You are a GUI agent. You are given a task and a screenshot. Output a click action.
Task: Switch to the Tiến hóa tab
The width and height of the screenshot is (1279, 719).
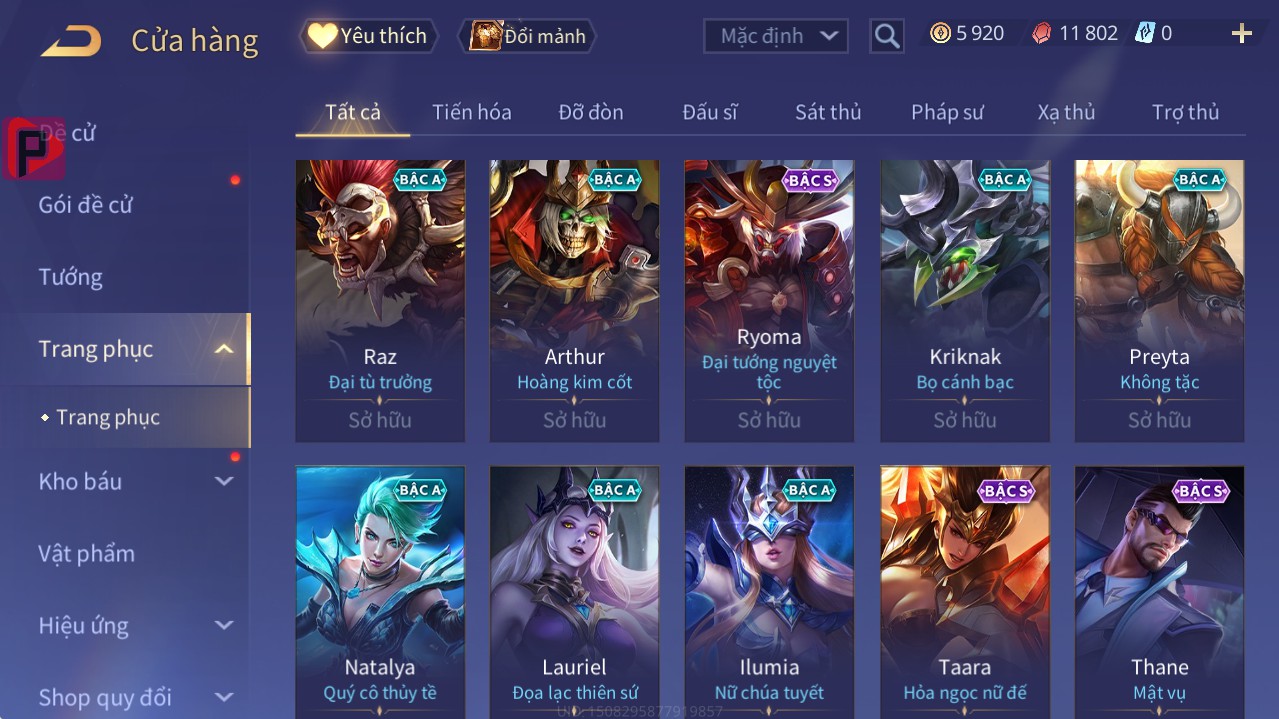click(x=471, y=112)
